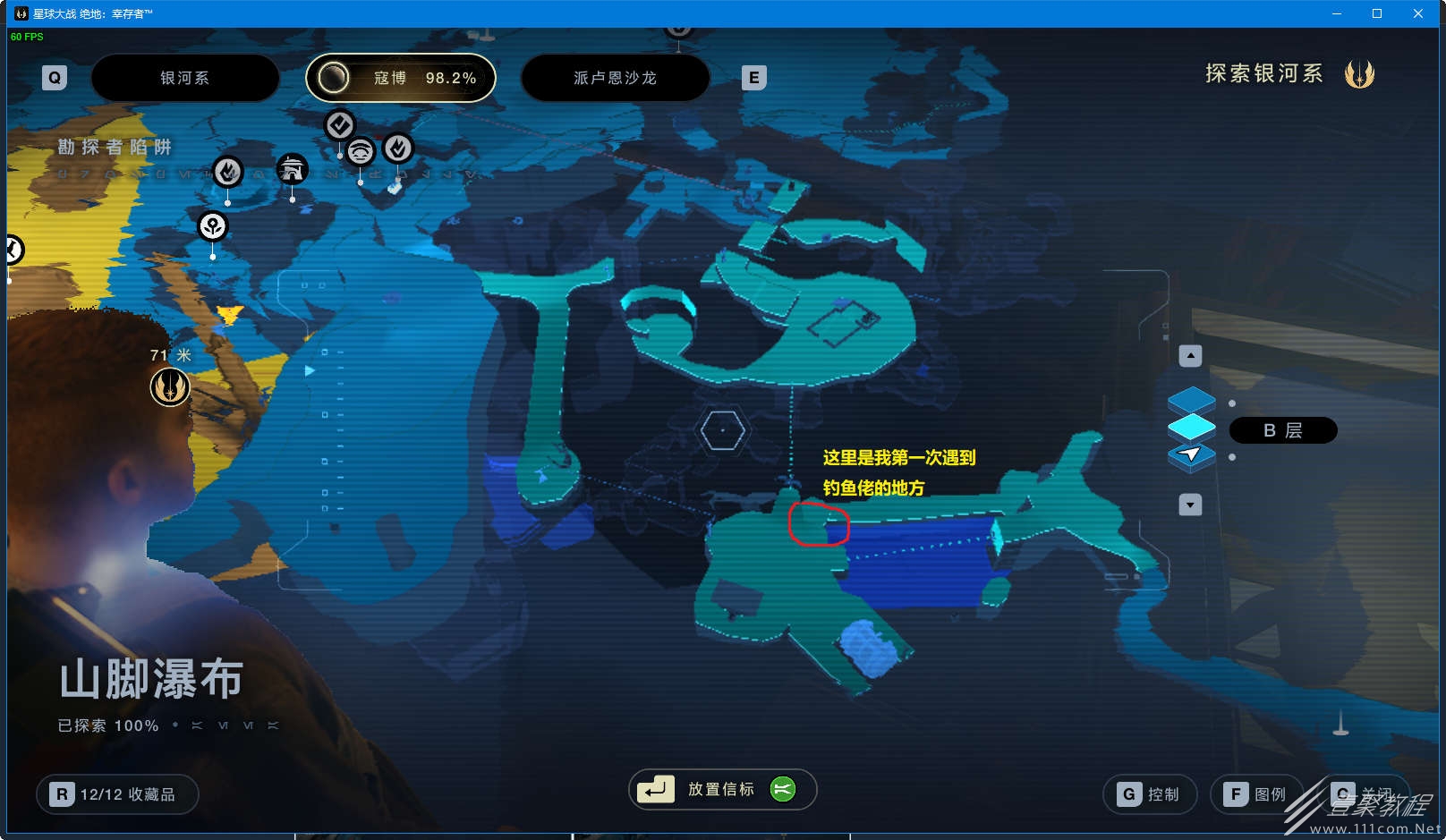1446x840 pixels.
Task: Click the down arrow below the layer stack
Action: point(1190,505)
